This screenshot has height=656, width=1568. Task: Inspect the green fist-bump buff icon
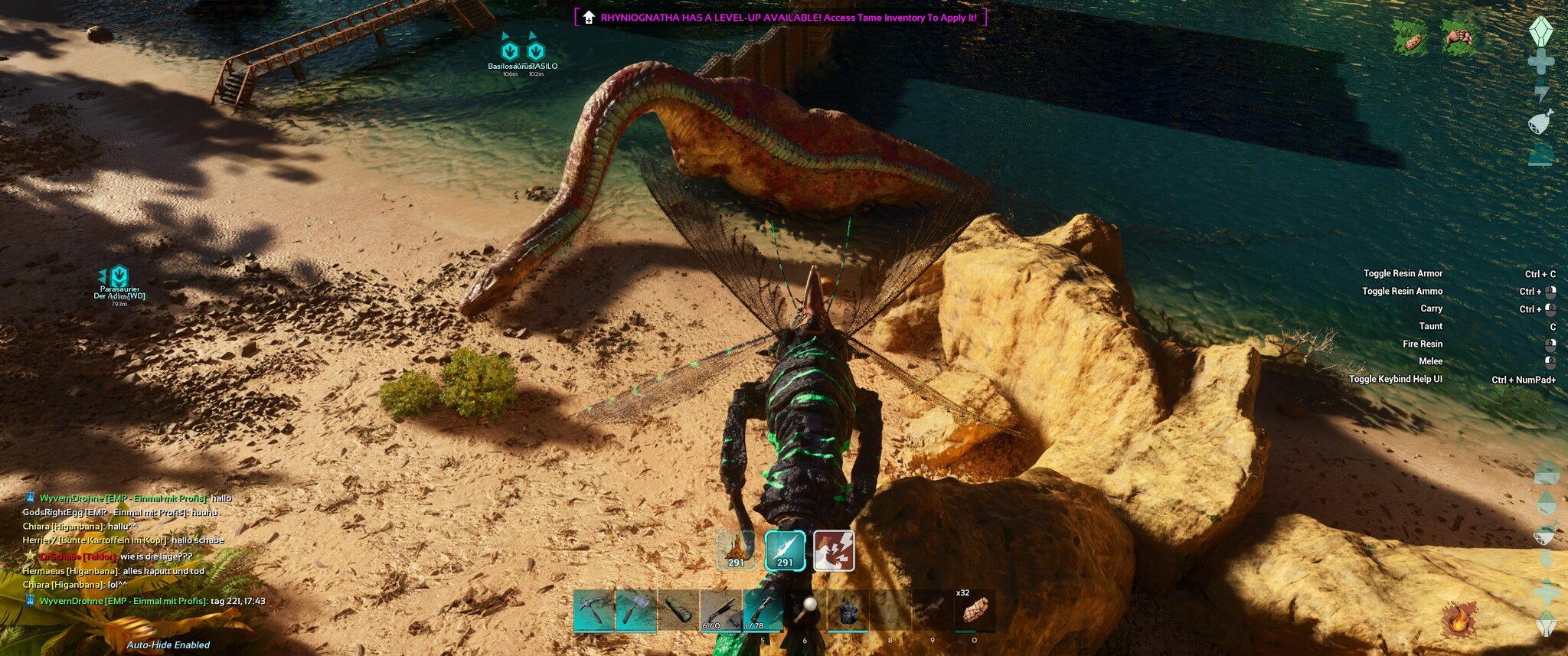[1459, 37]
